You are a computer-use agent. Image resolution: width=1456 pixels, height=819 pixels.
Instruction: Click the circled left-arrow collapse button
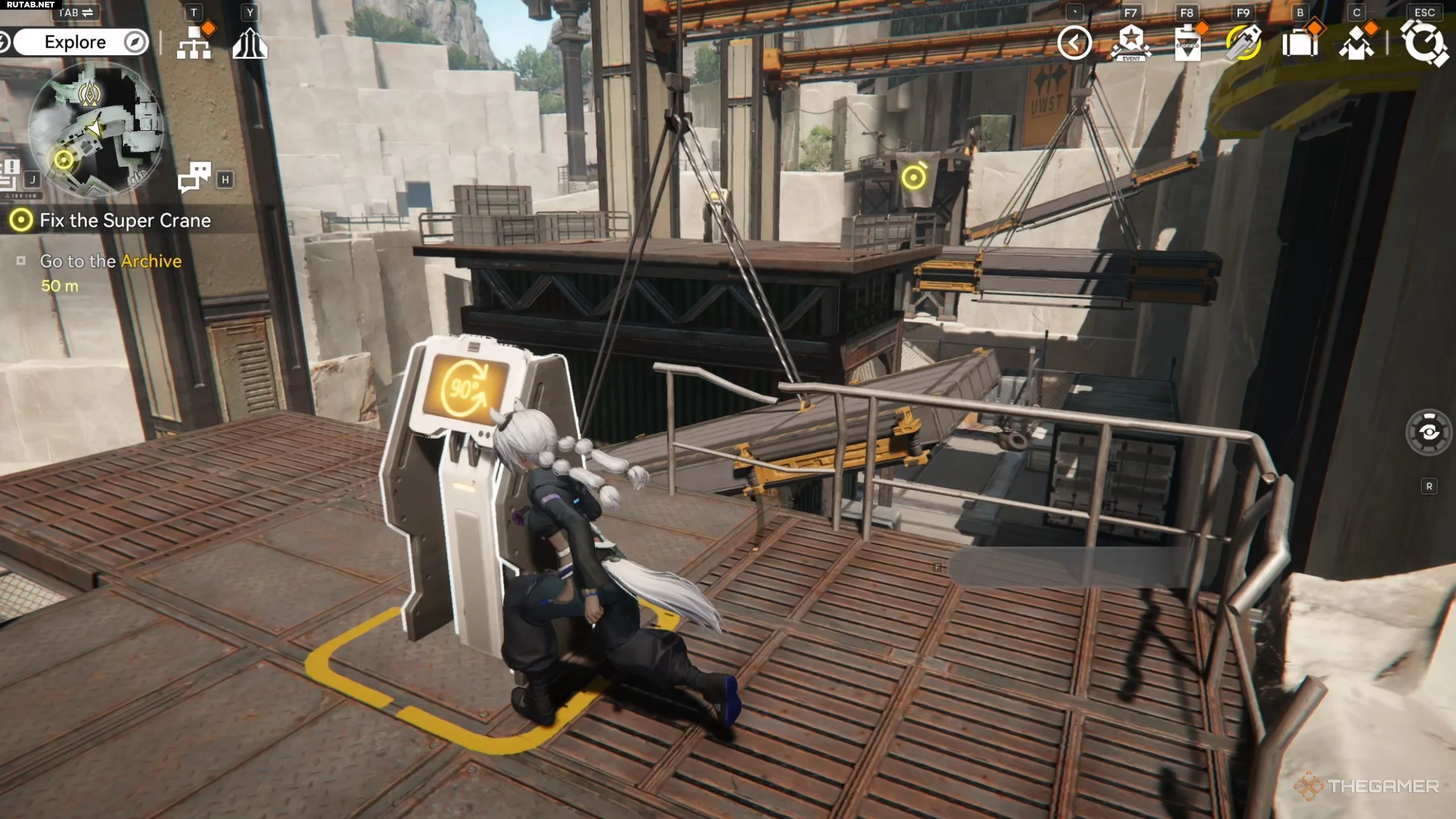pyautogui.click(x=1074, y=43)
